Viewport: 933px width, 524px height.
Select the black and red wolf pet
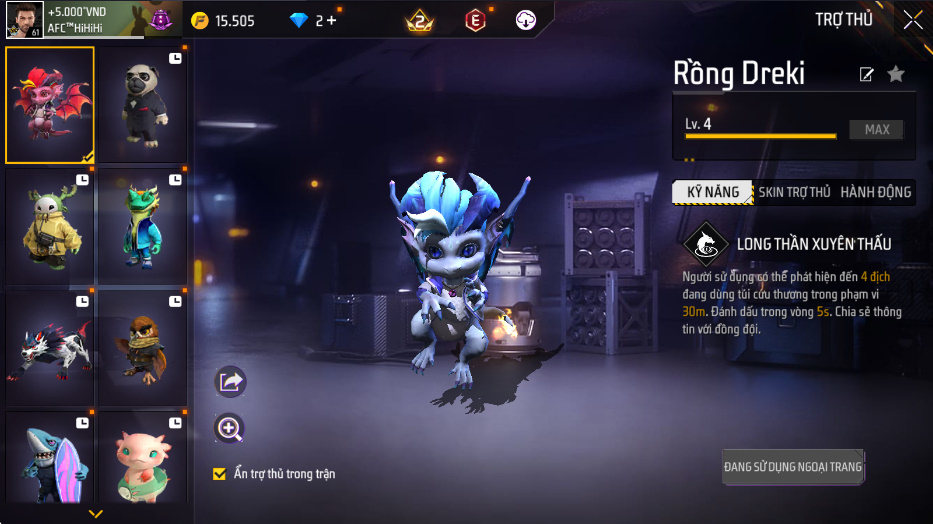[50, 348]
